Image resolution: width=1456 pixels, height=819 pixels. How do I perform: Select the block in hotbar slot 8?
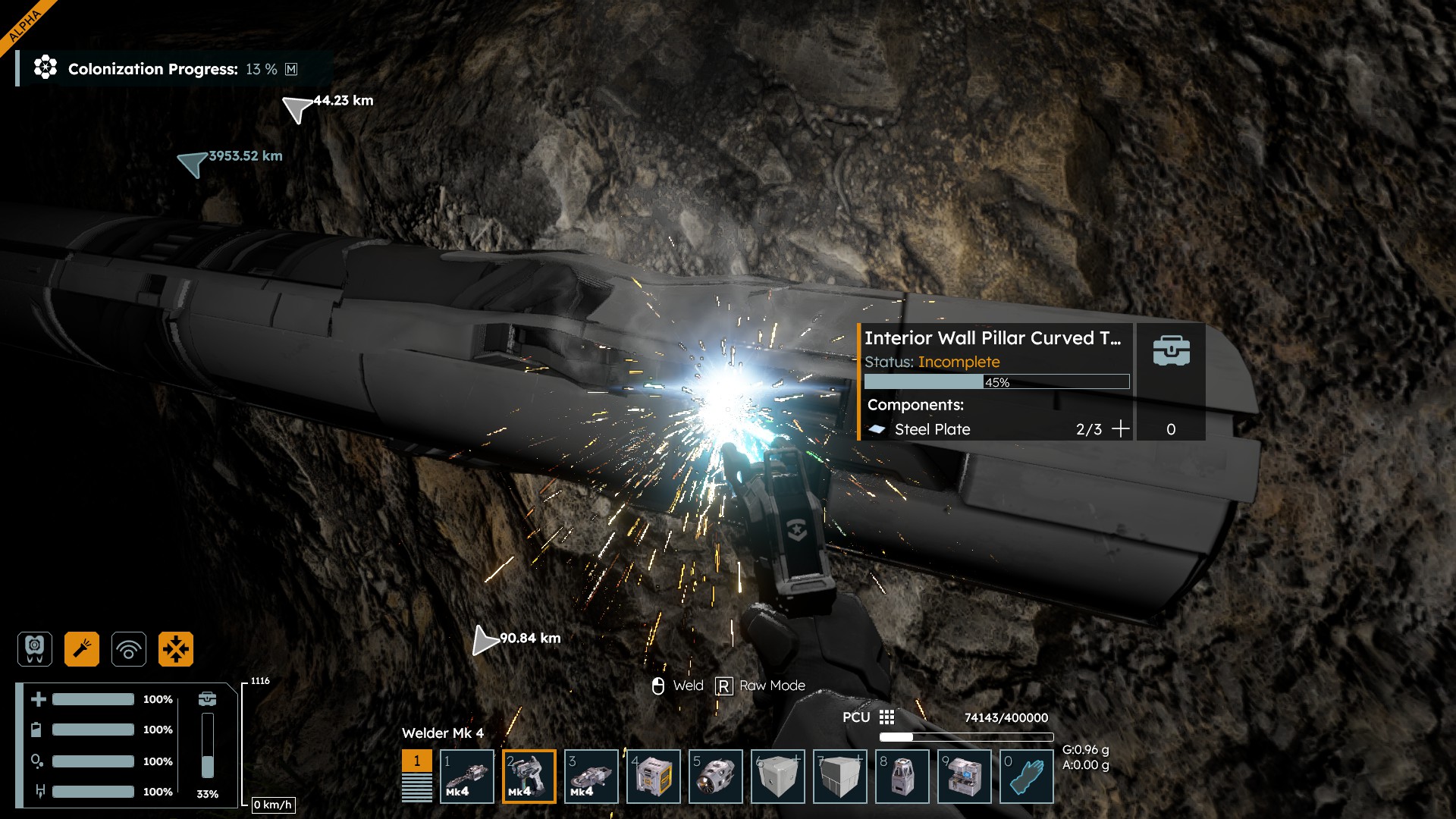[x=902, y=777]
